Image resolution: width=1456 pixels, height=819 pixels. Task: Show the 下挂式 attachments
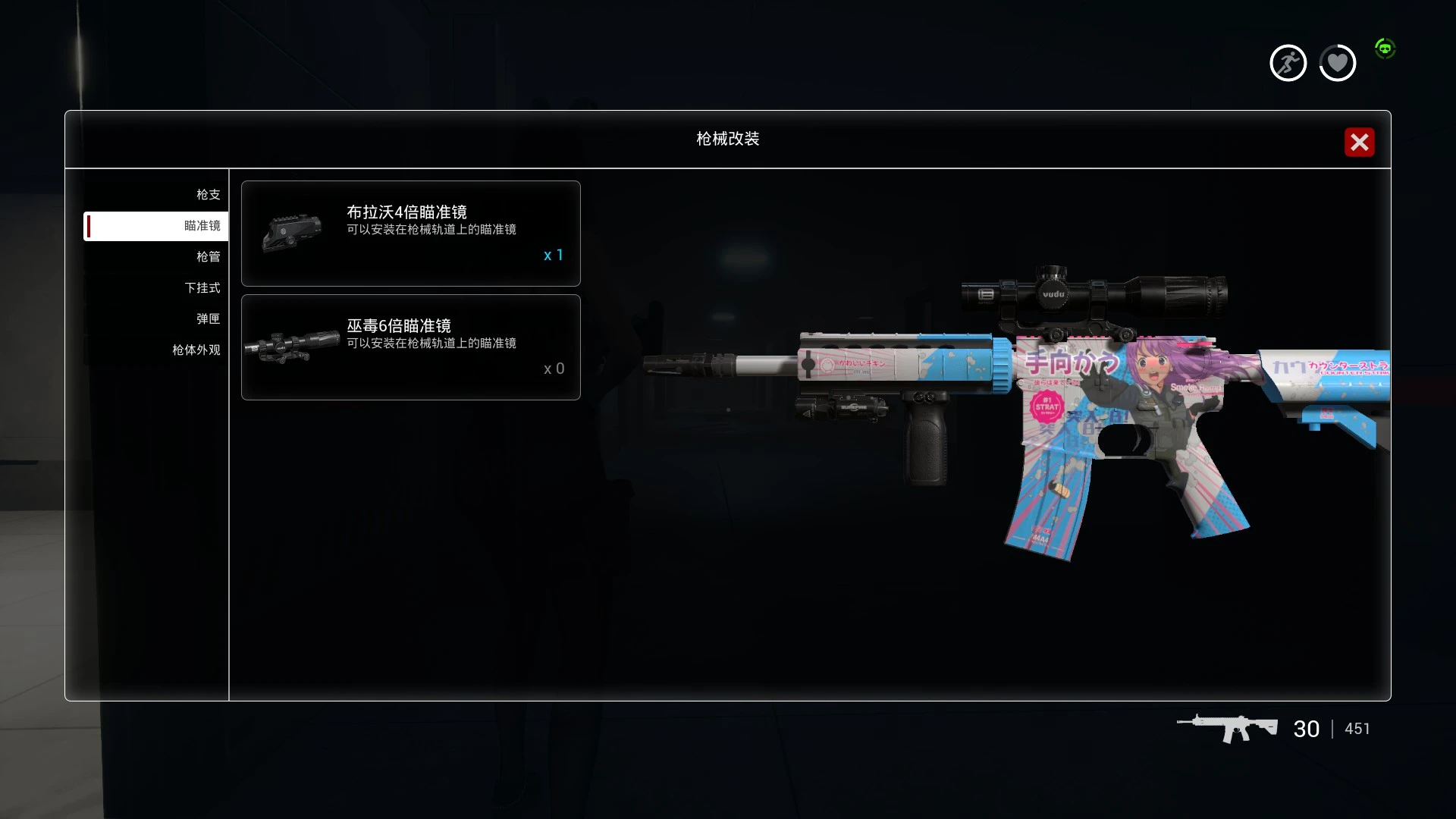(x=202, y=288)
